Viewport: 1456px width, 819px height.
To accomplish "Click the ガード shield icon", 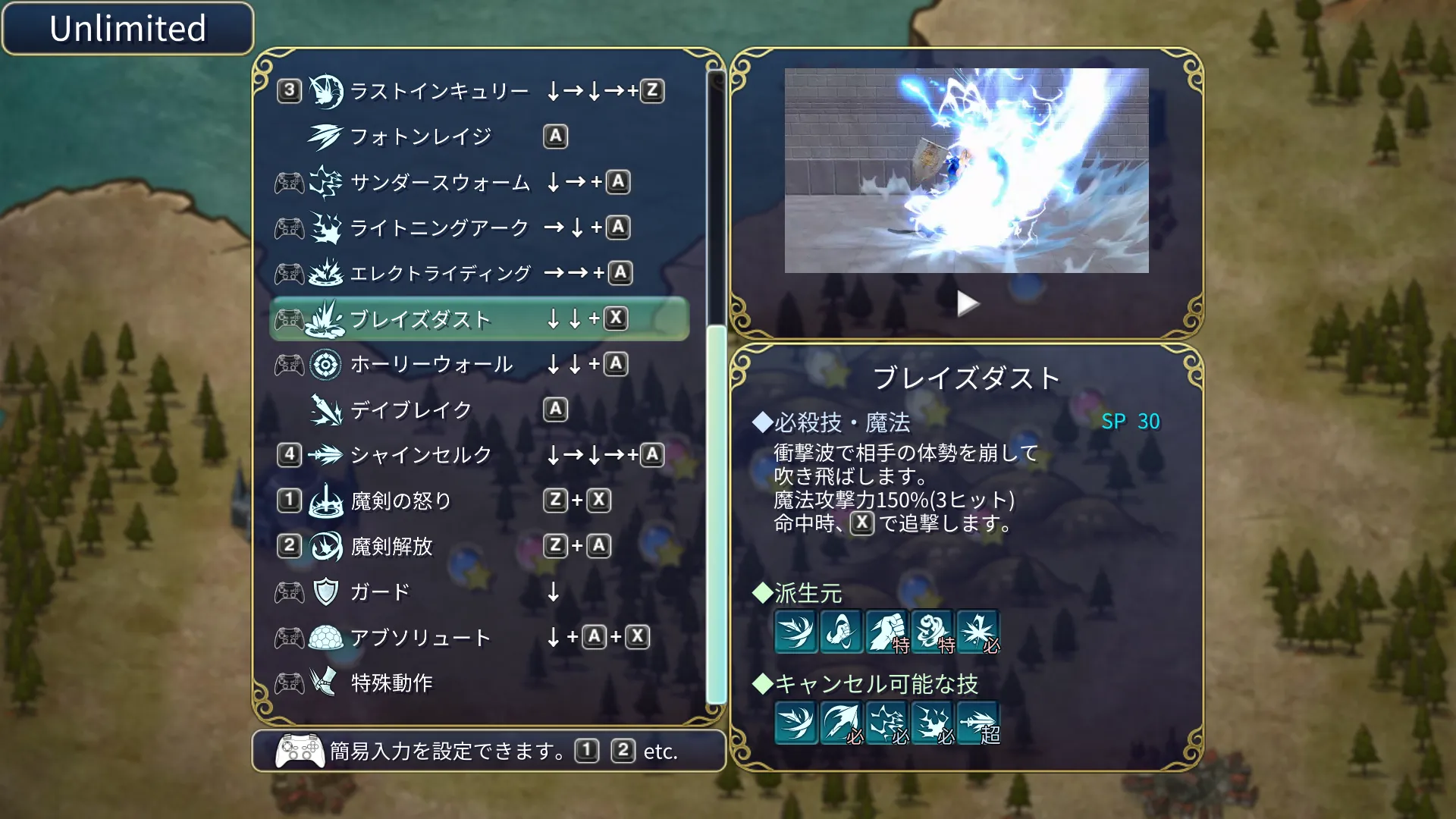I will pos(325,591).
